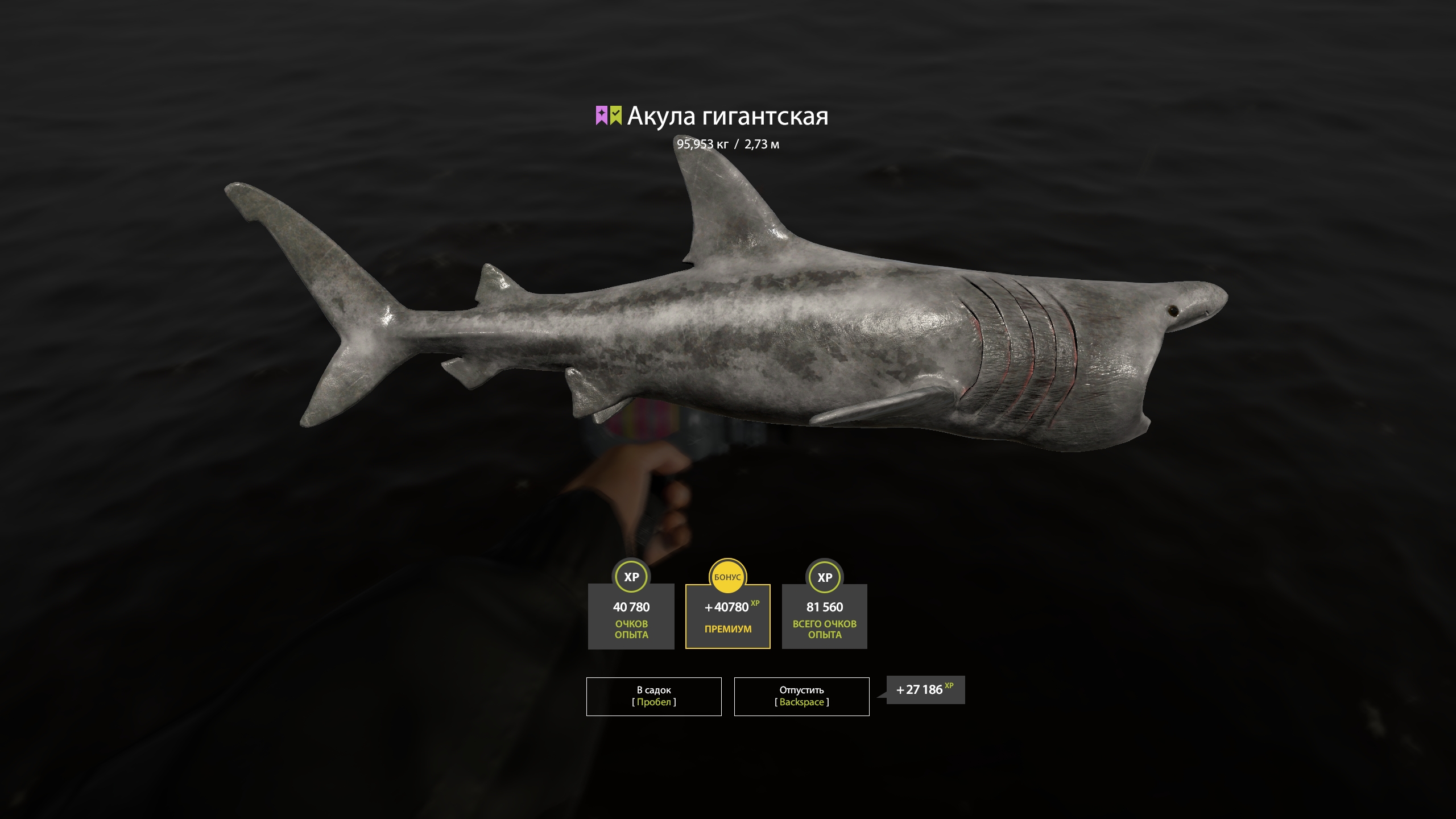Release the fish with Отпустить button

[x=801, y=696]
